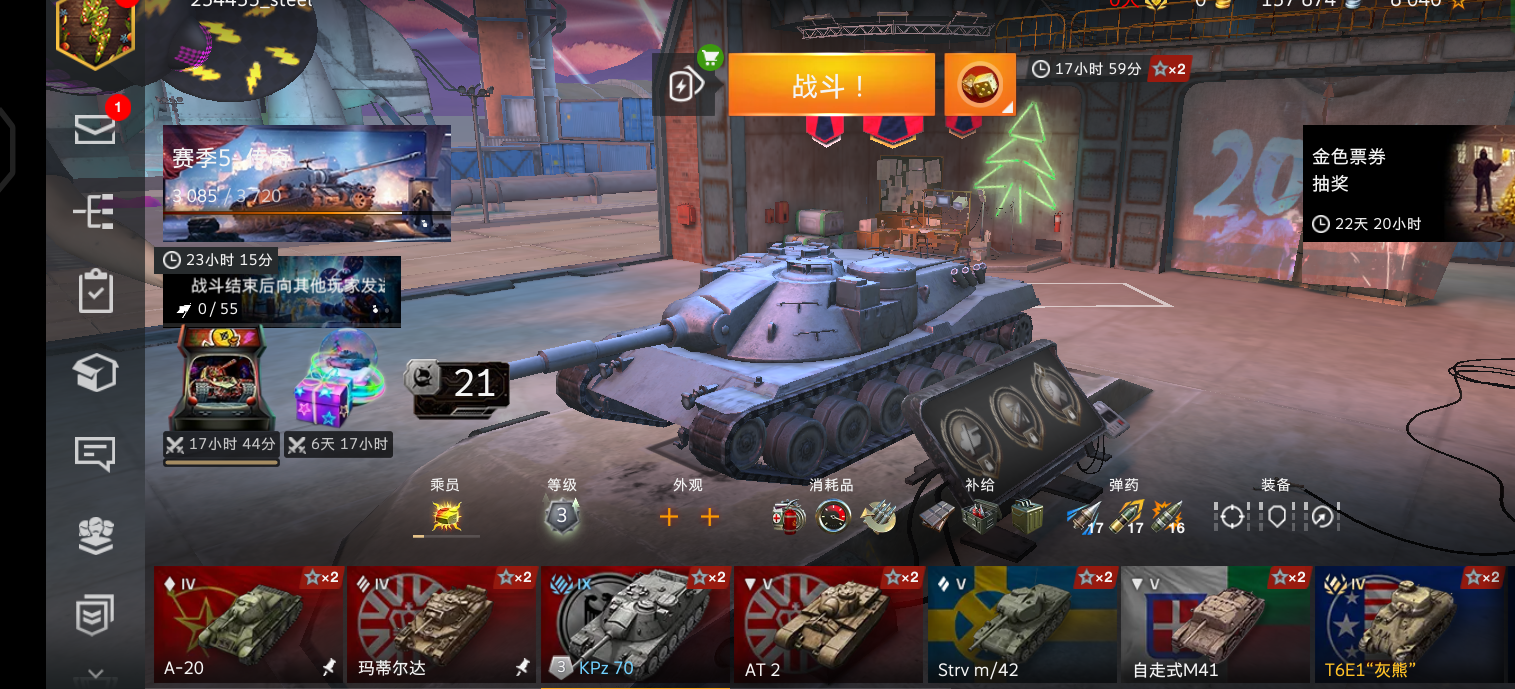The width and height of the screenshot is (1515, 689).
Task: Open the arcade machine event icon
Action: point(220,380)
